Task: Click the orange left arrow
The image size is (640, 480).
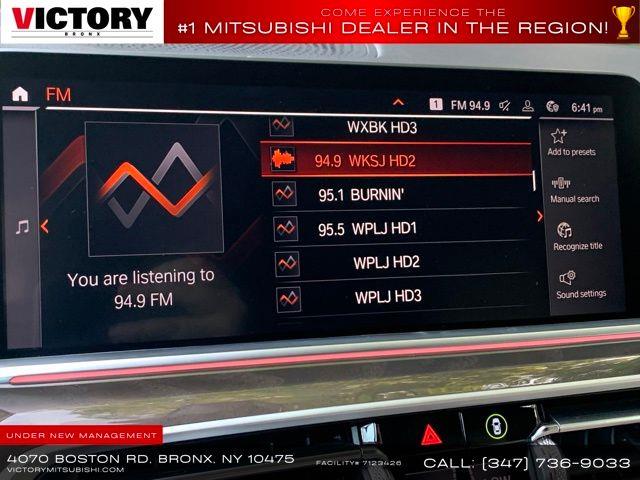Action: [x=45, y=227]
